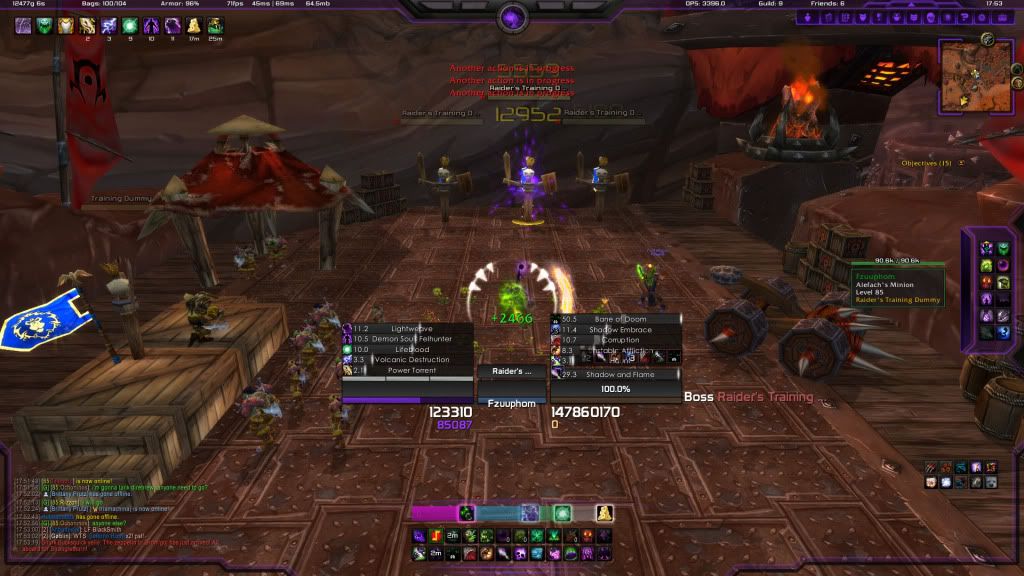
Task: Click the round tracking button atop the minimap
Action: click(x=987, y=39)
